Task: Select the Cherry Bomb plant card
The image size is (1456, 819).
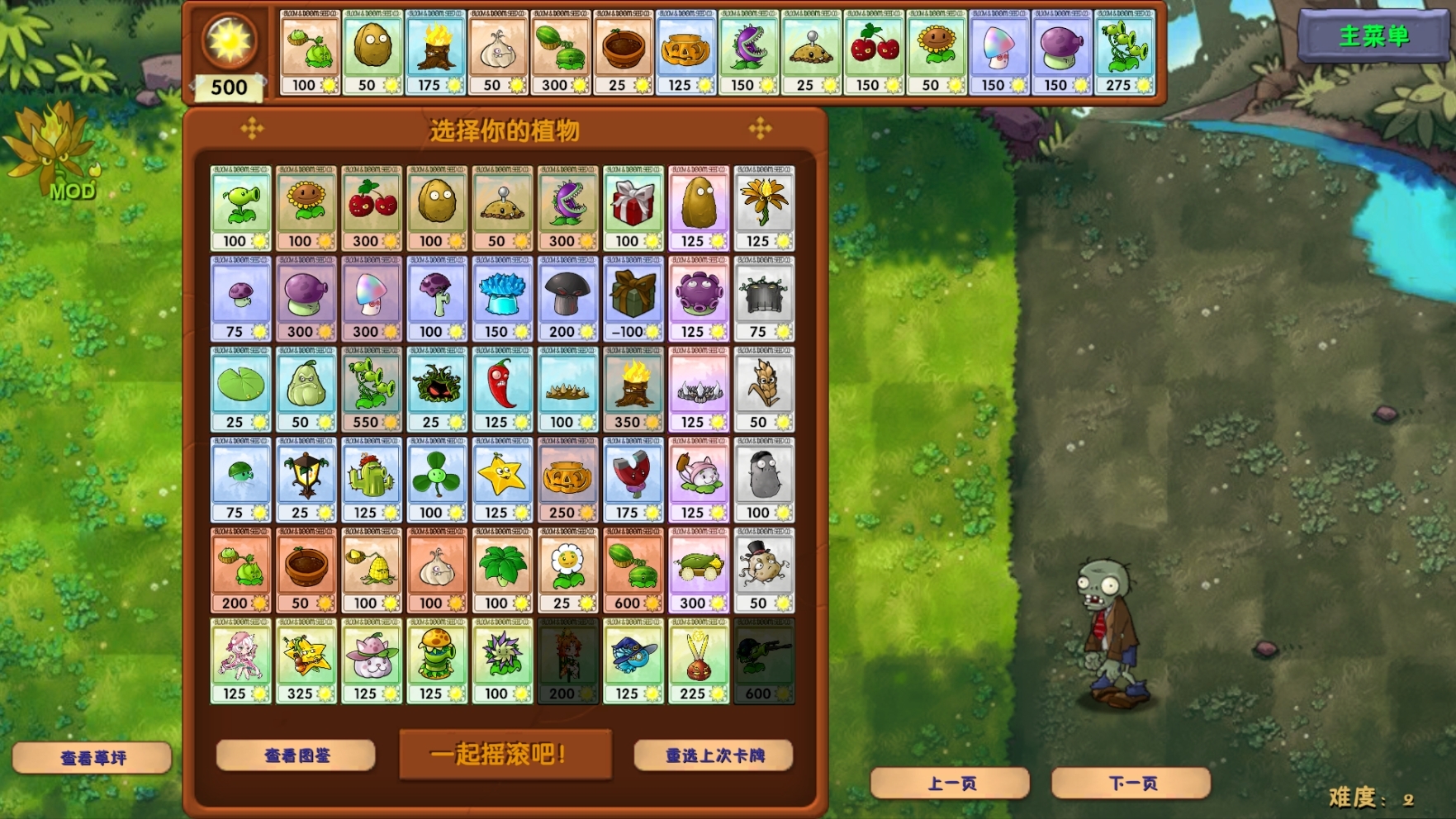Action: click(370, 206)
